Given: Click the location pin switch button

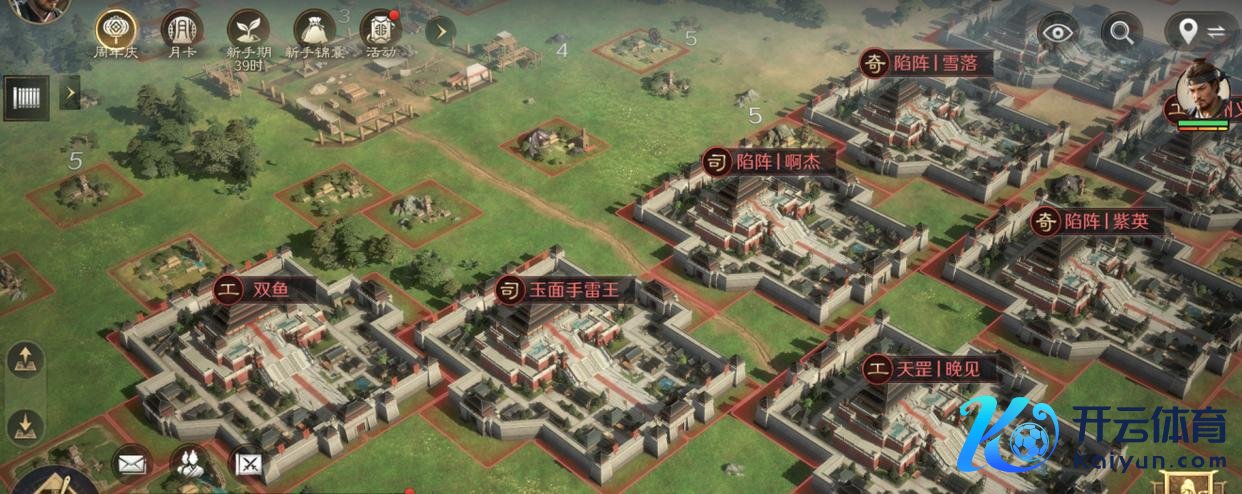Looking at the screenshot, I should (x=1200, y=32).
